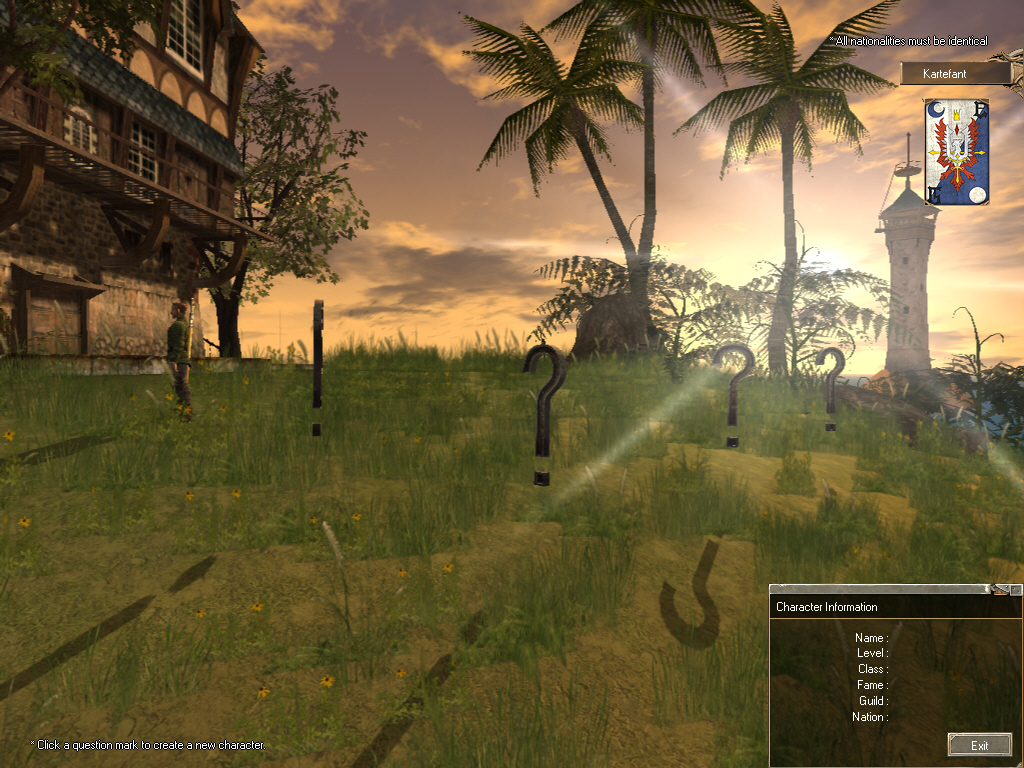
Task: Pick the question mark closest to the lighthouse
Action: click(x=830, y=388)
